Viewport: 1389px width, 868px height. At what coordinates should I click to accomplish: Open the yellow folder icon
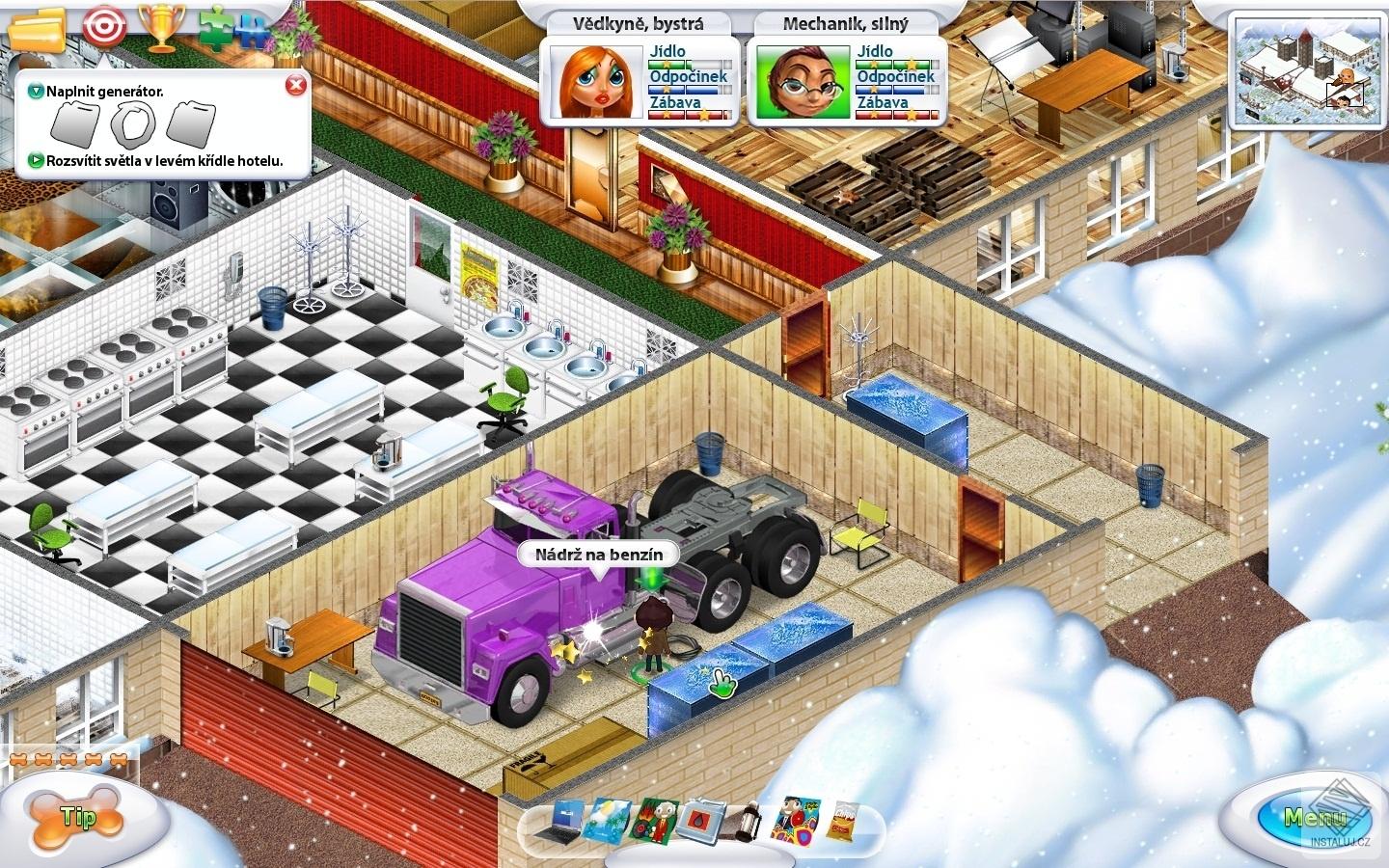pos(36,27)
